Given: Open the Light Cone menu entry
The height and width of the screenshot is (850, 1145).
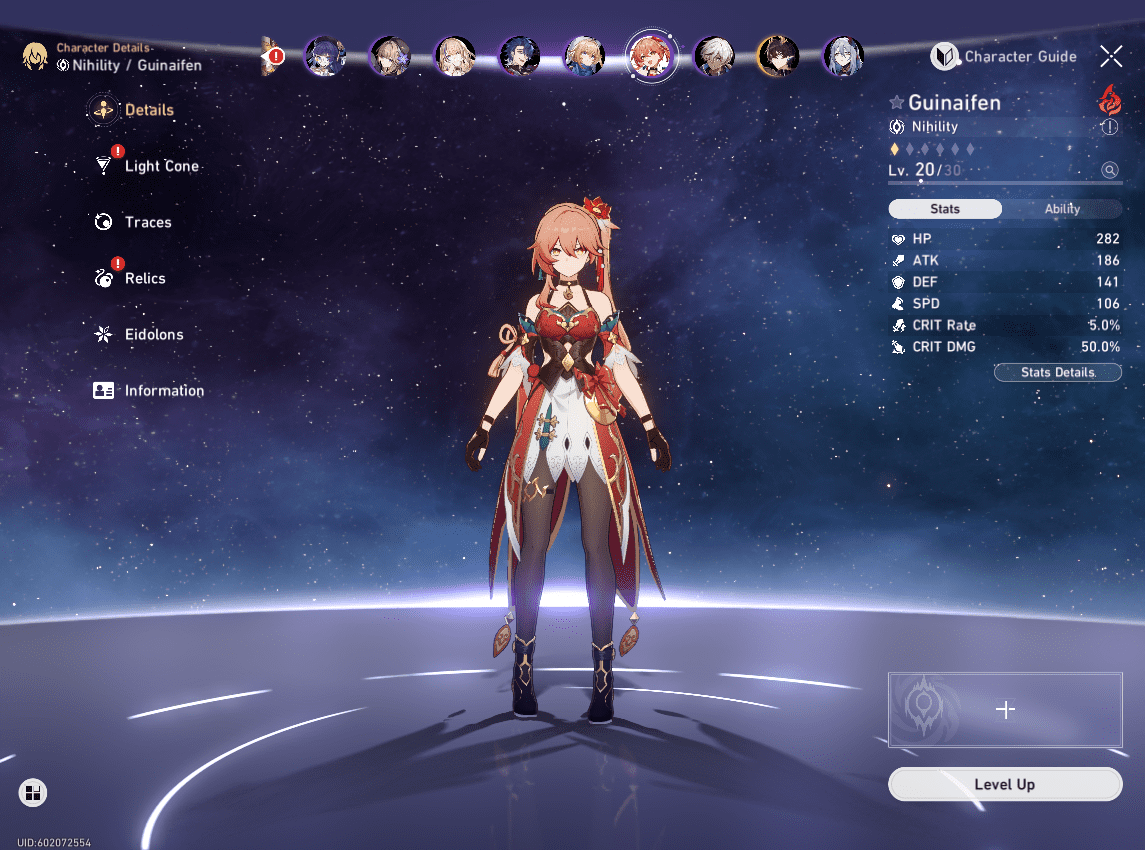Looking at the screenshot, I should (x=160, y=166).
